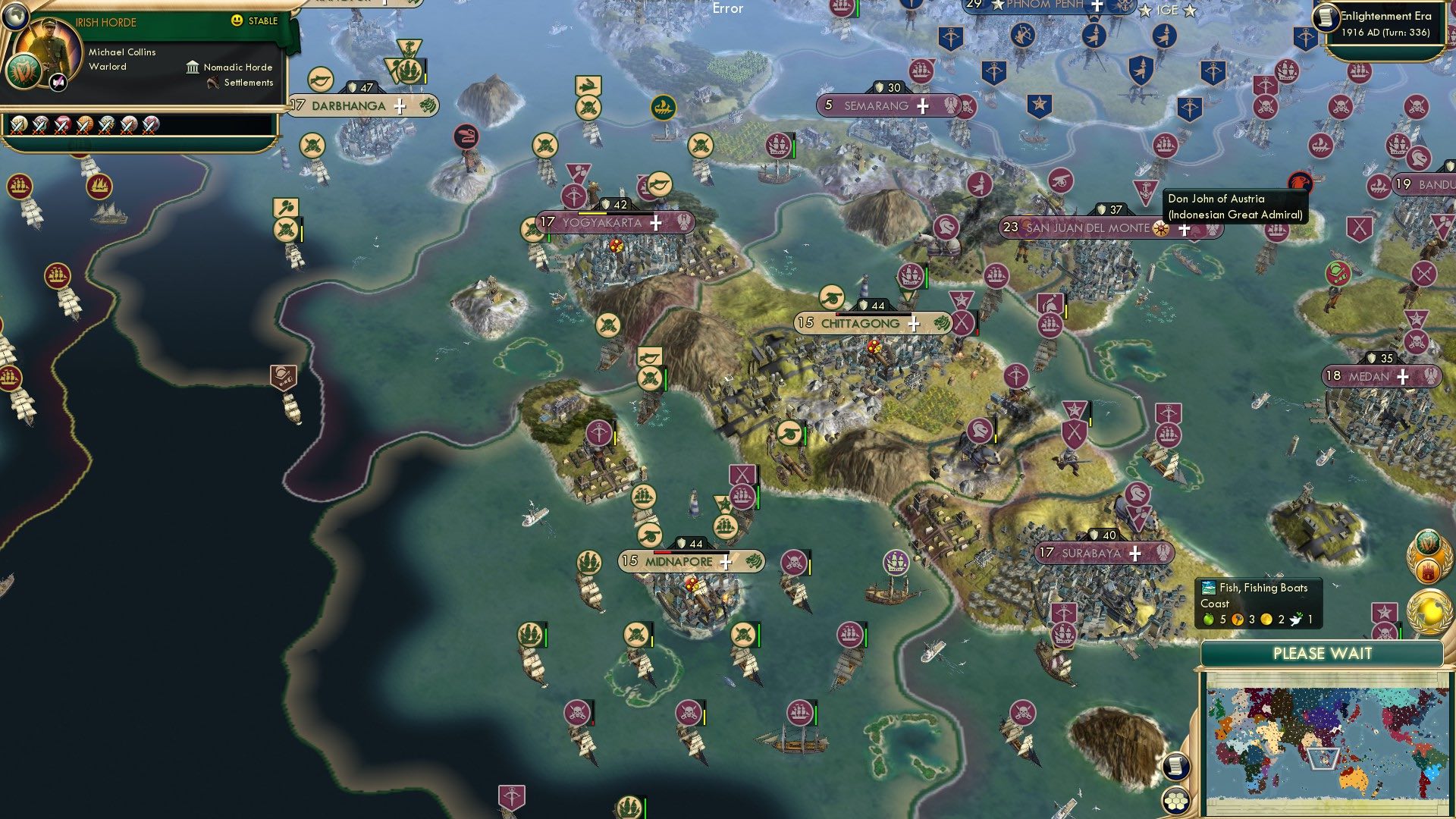
Task: Click the Yogyakarta city name banner
Action: click(x=601, y=222)
